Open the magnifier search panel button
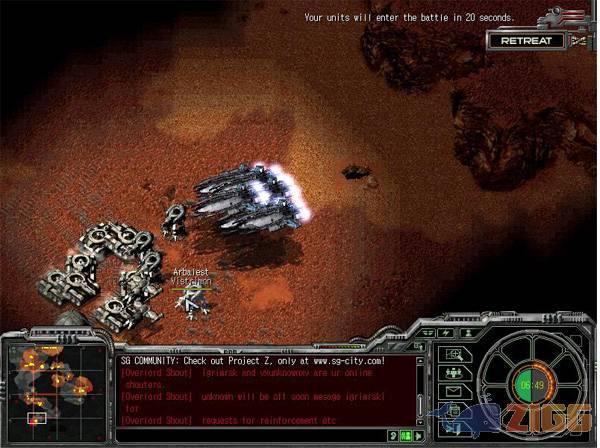Screen dimensions: 600x448 click(453, 354)
